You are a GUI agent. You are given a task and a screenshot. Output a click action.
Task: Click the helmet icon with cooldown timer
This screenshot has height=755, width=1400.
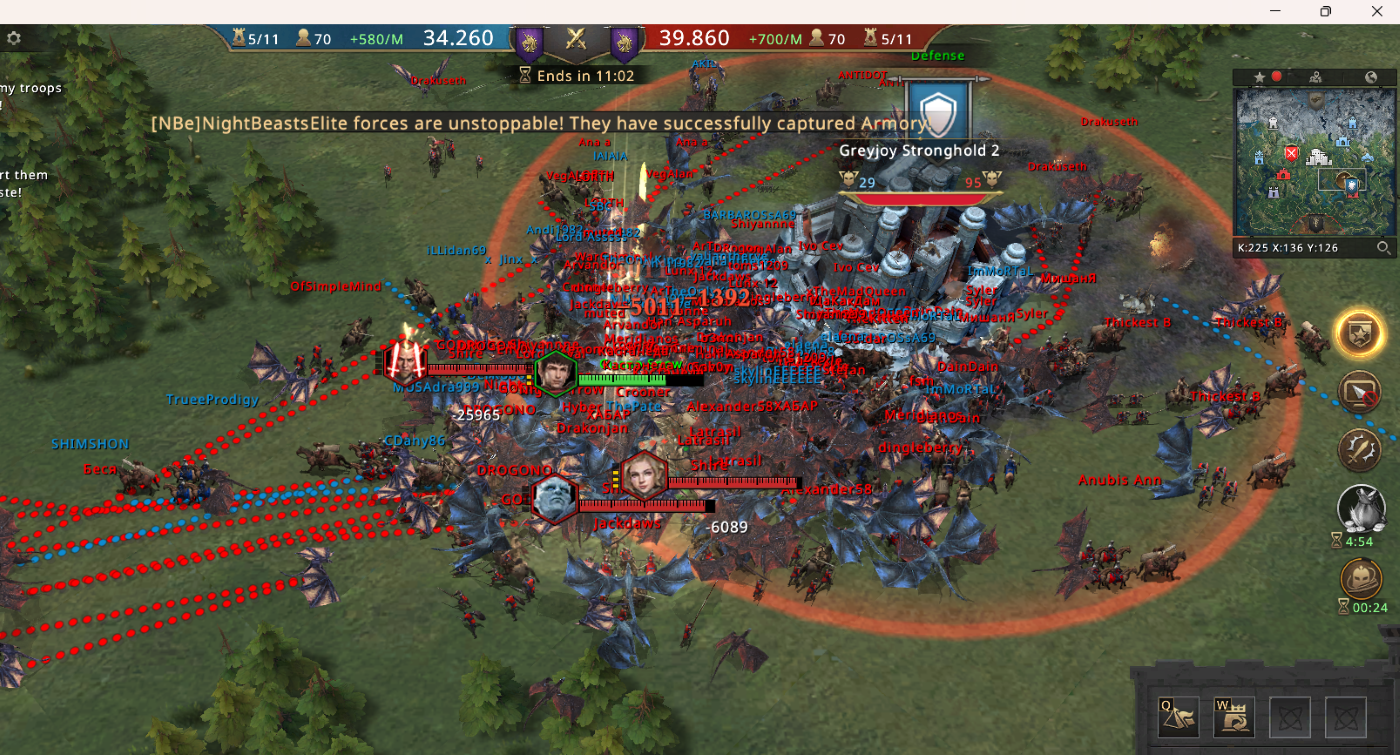pyautogui.click(x=1360, y=578)
